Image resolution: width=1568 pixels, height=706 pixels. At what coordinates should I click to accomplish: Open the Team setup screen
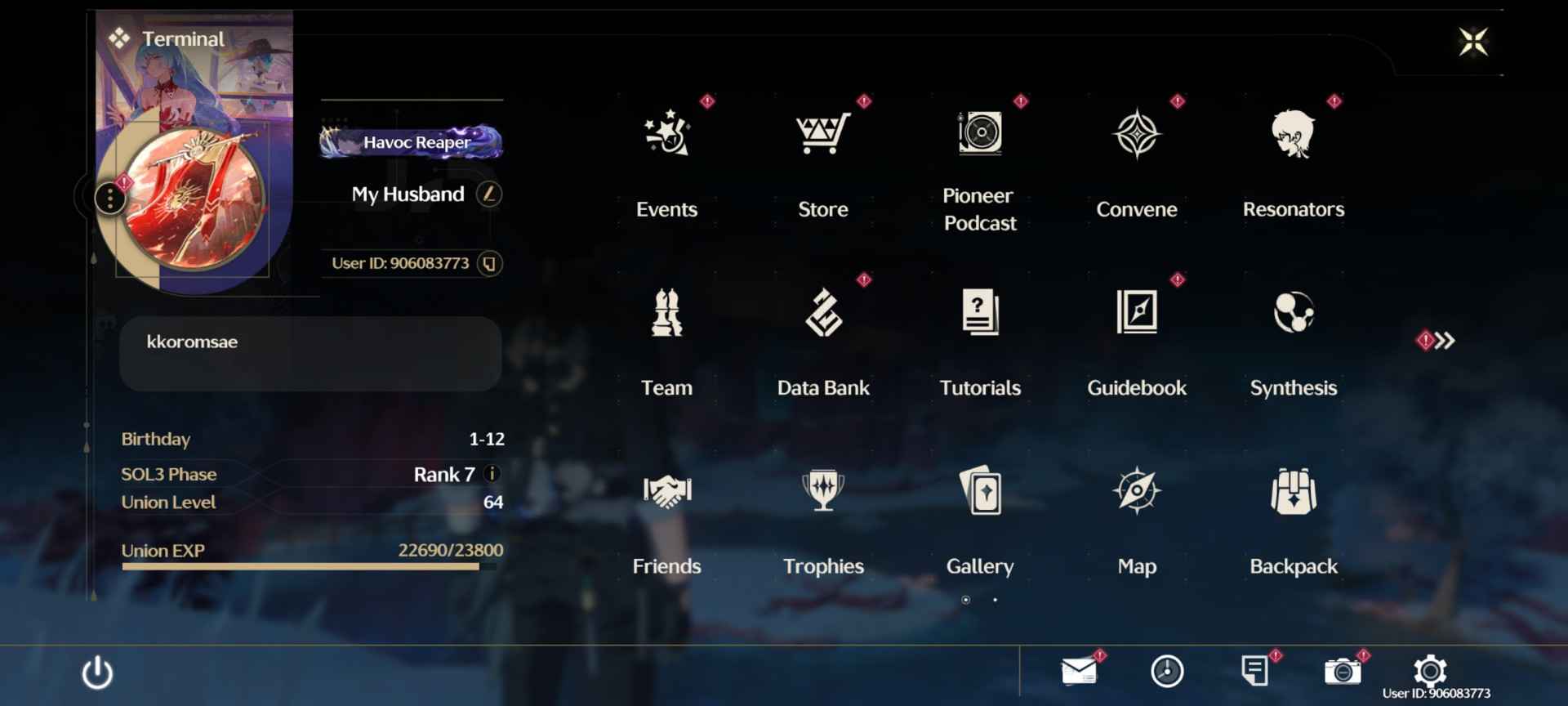pos(666,327)
